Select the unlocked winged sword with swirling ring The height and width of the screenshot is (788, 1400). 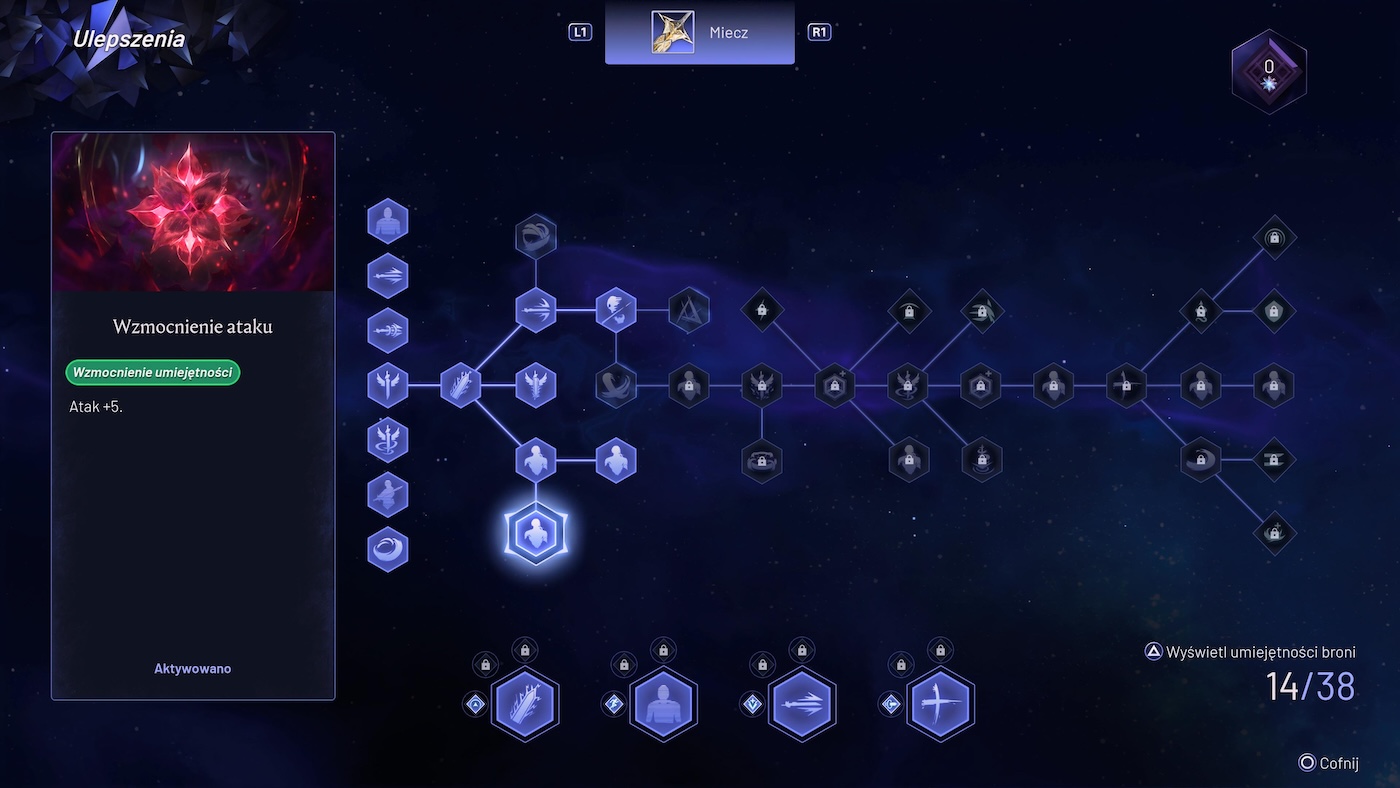[x=388, y=439]
